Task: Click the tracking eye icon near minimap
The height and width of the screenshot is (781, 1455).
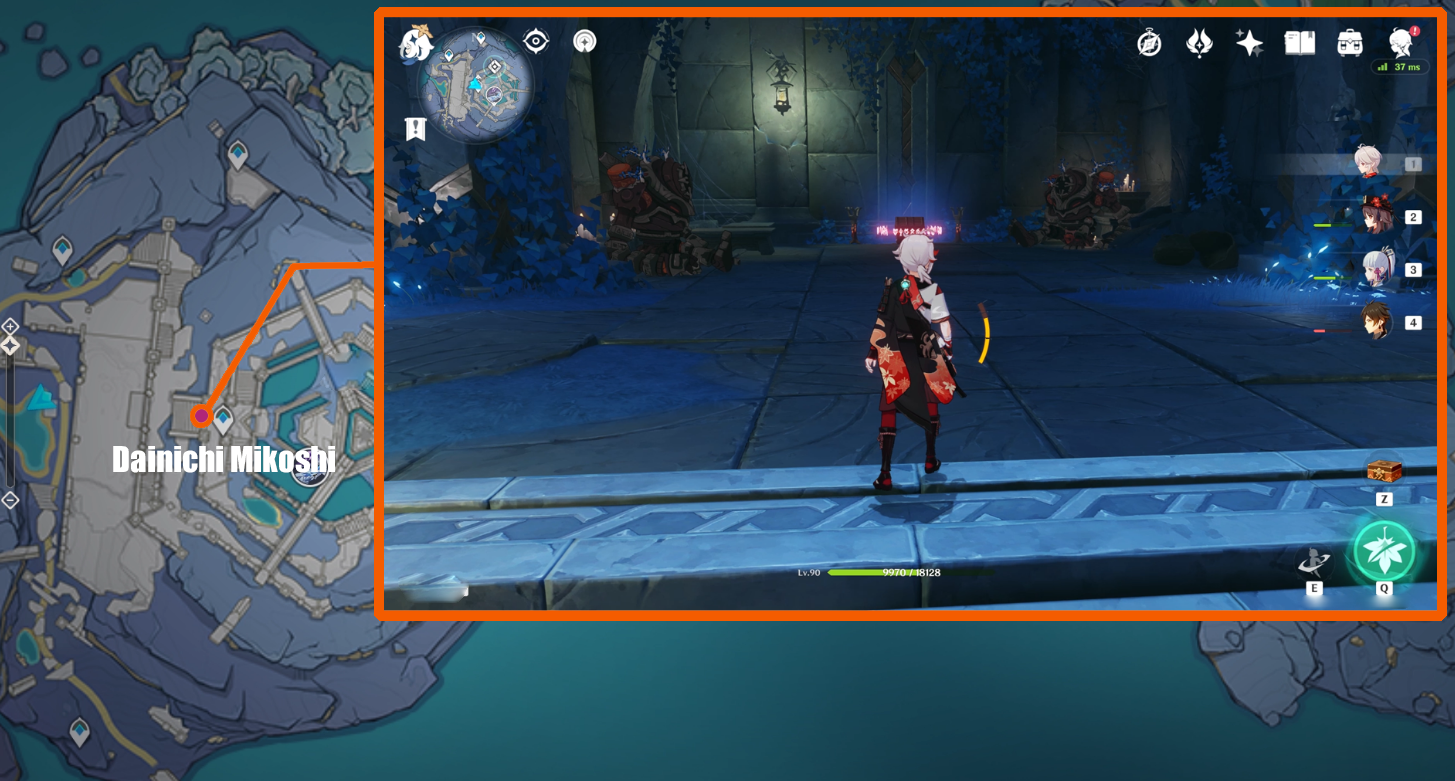Action: (x=537, y=41)
